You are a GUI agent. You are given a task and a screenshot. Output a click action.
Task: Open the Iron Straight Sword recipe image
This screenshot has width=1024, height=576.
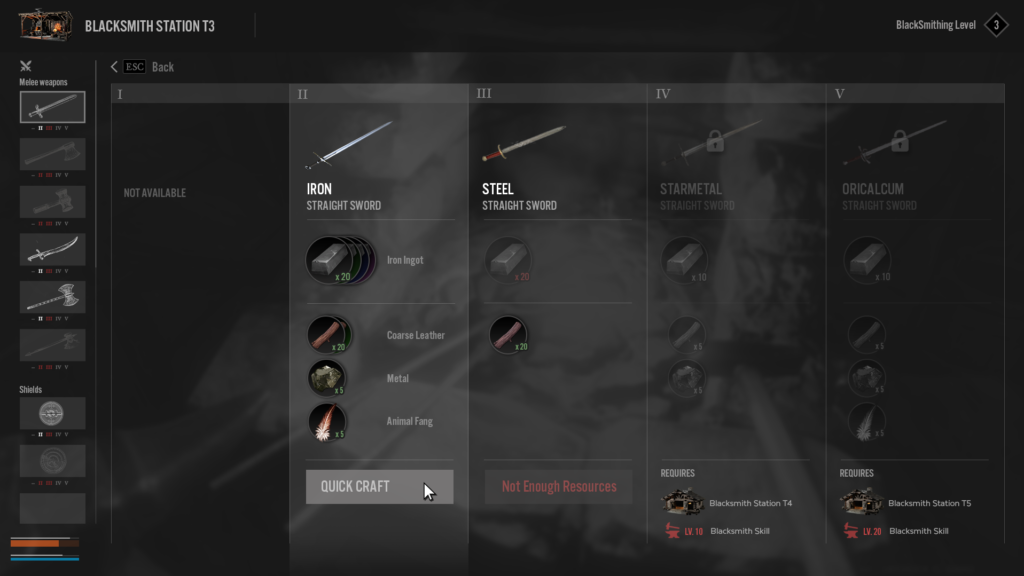(x=349, y=145)
